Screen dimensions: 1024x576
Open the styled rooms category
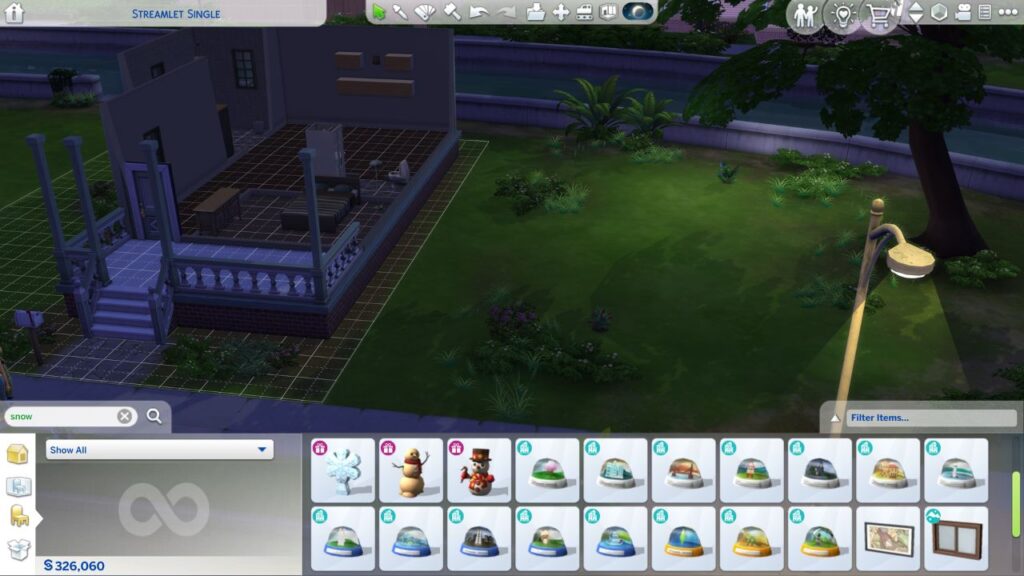pyautogui.click(x=18, y=486)
